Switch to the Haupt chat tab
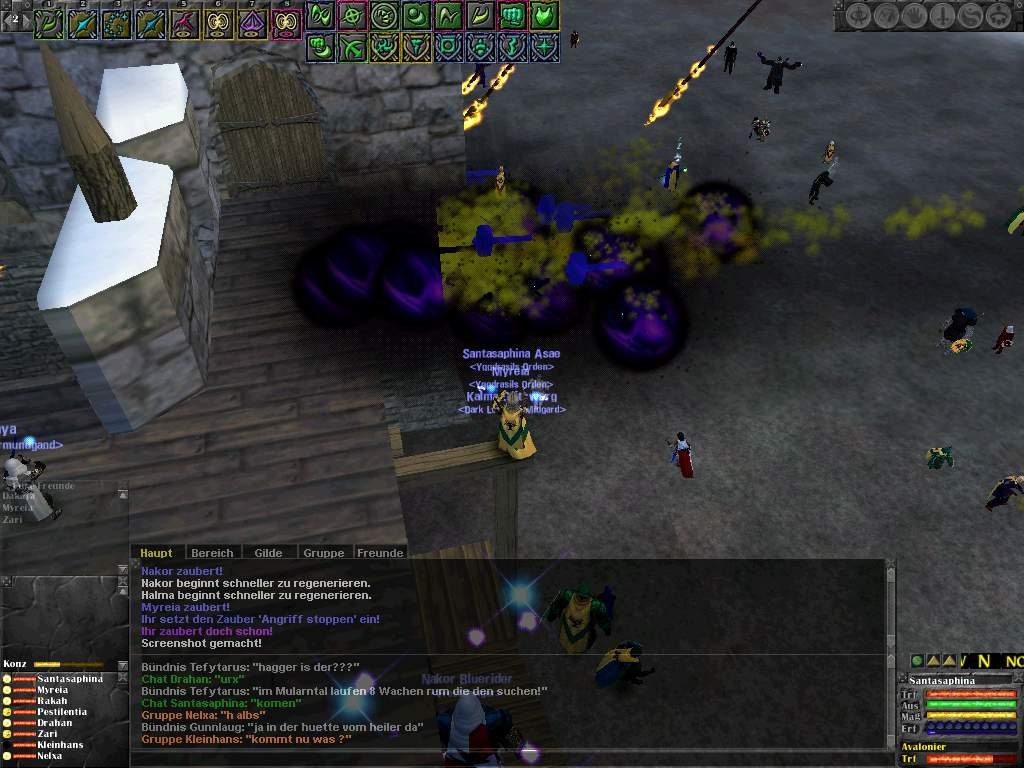Image resolution: width=1024 pixels, height=768 pixels. tap(156, 553)
